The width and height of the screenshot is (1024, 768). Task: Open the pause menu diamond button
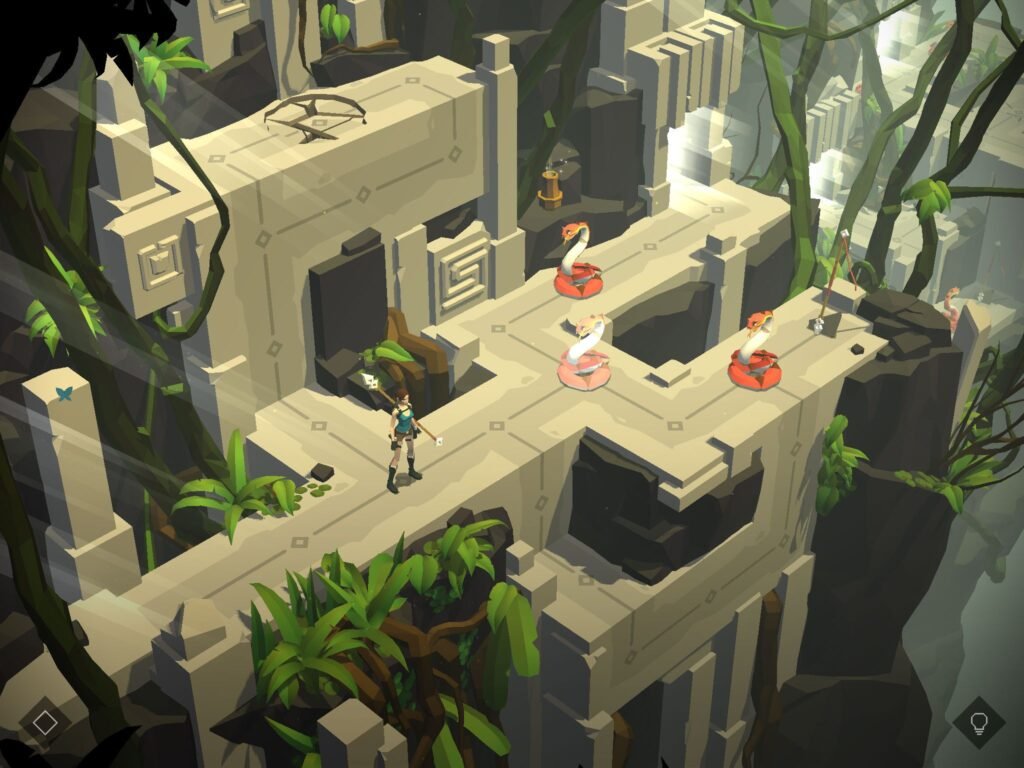click(45, 722)
